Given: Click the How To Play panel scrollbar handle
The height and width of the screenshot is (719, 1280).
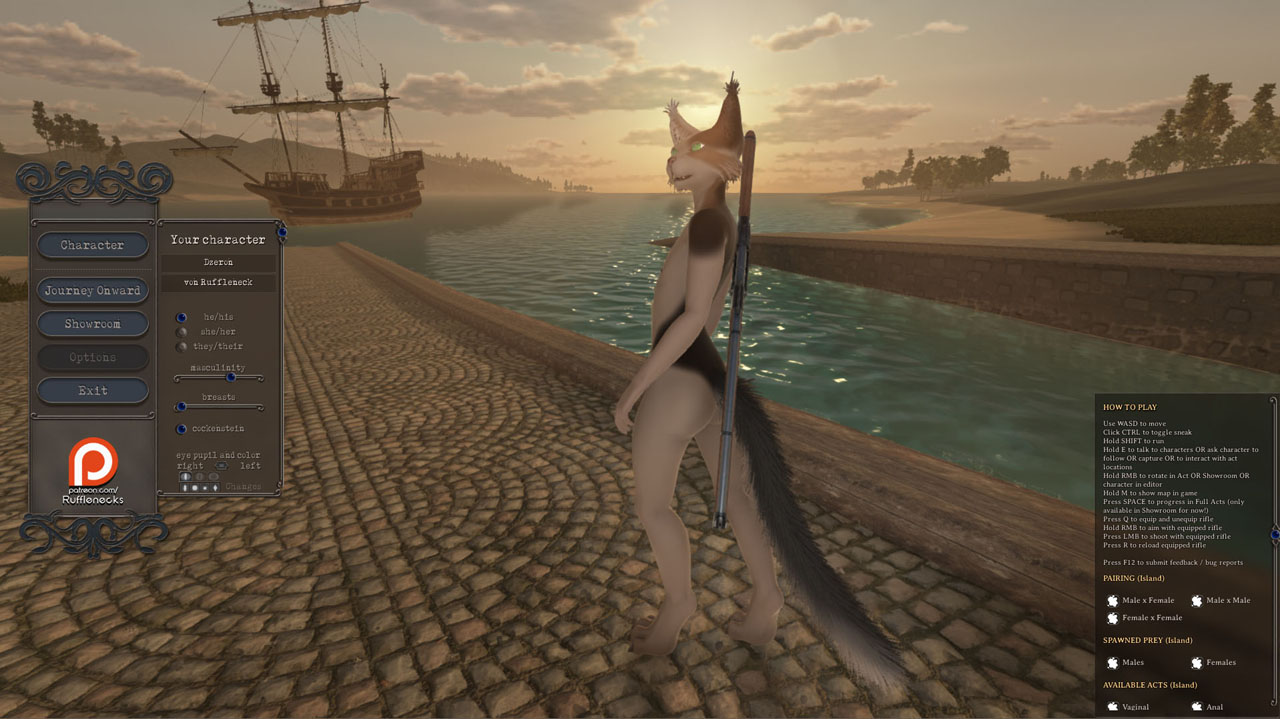Looking at the screenshot, I should [1275, 535].
